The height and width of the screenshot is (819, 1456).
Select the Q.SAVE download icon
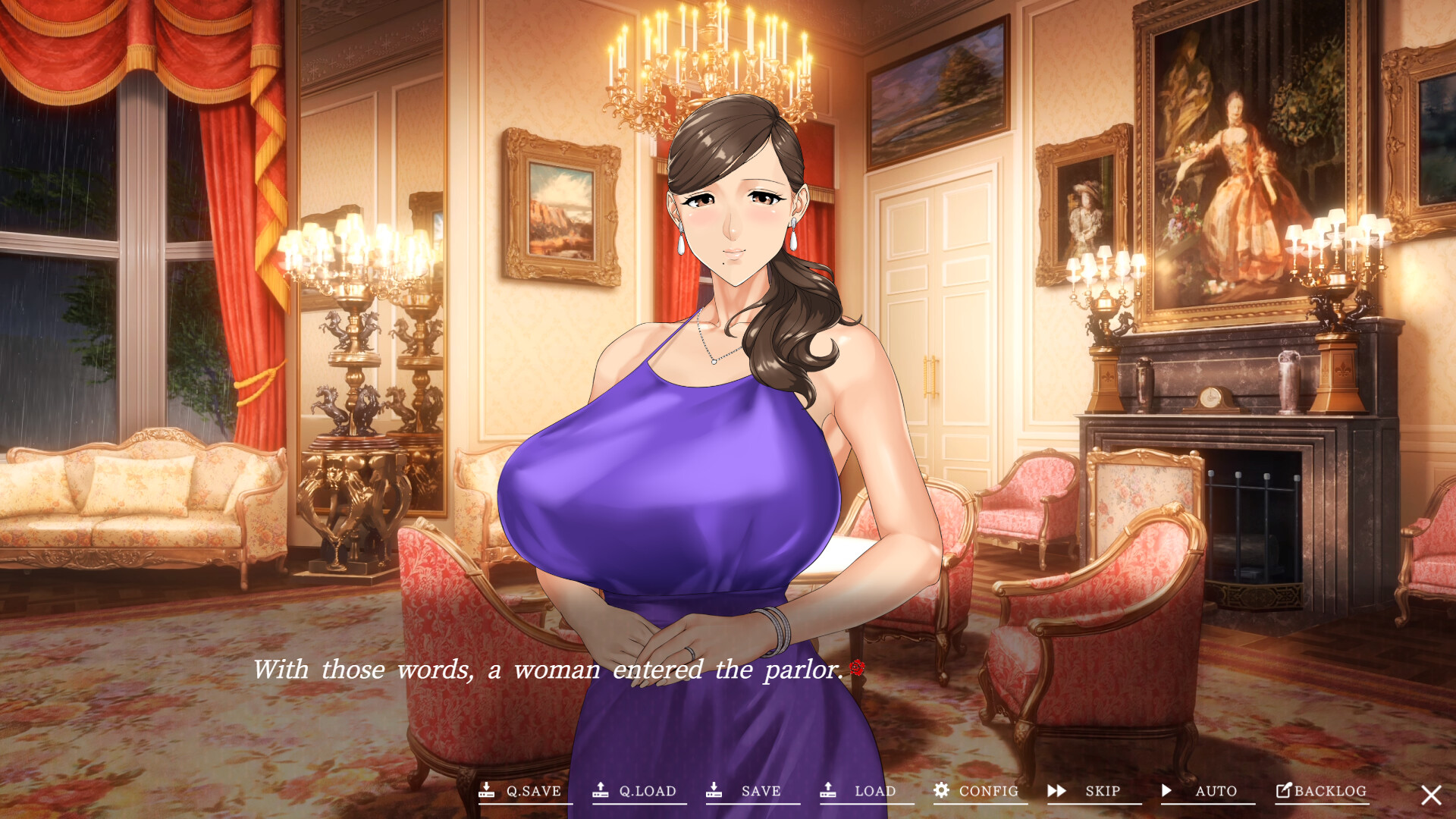pos(488,791)
